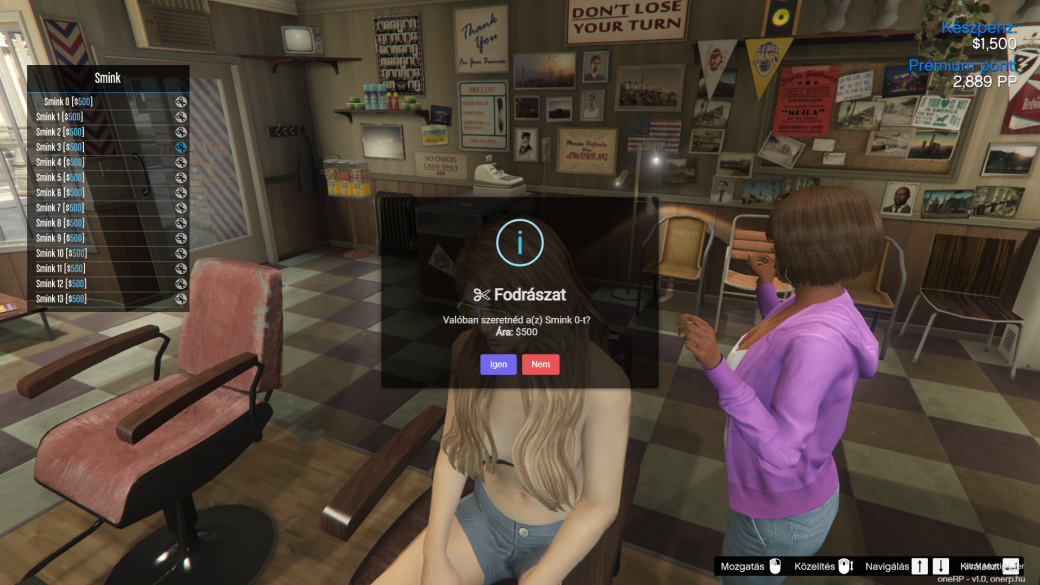The image size is (1040, 585).
Task: Decline the purchase with Nem
Action: [540, 364]
